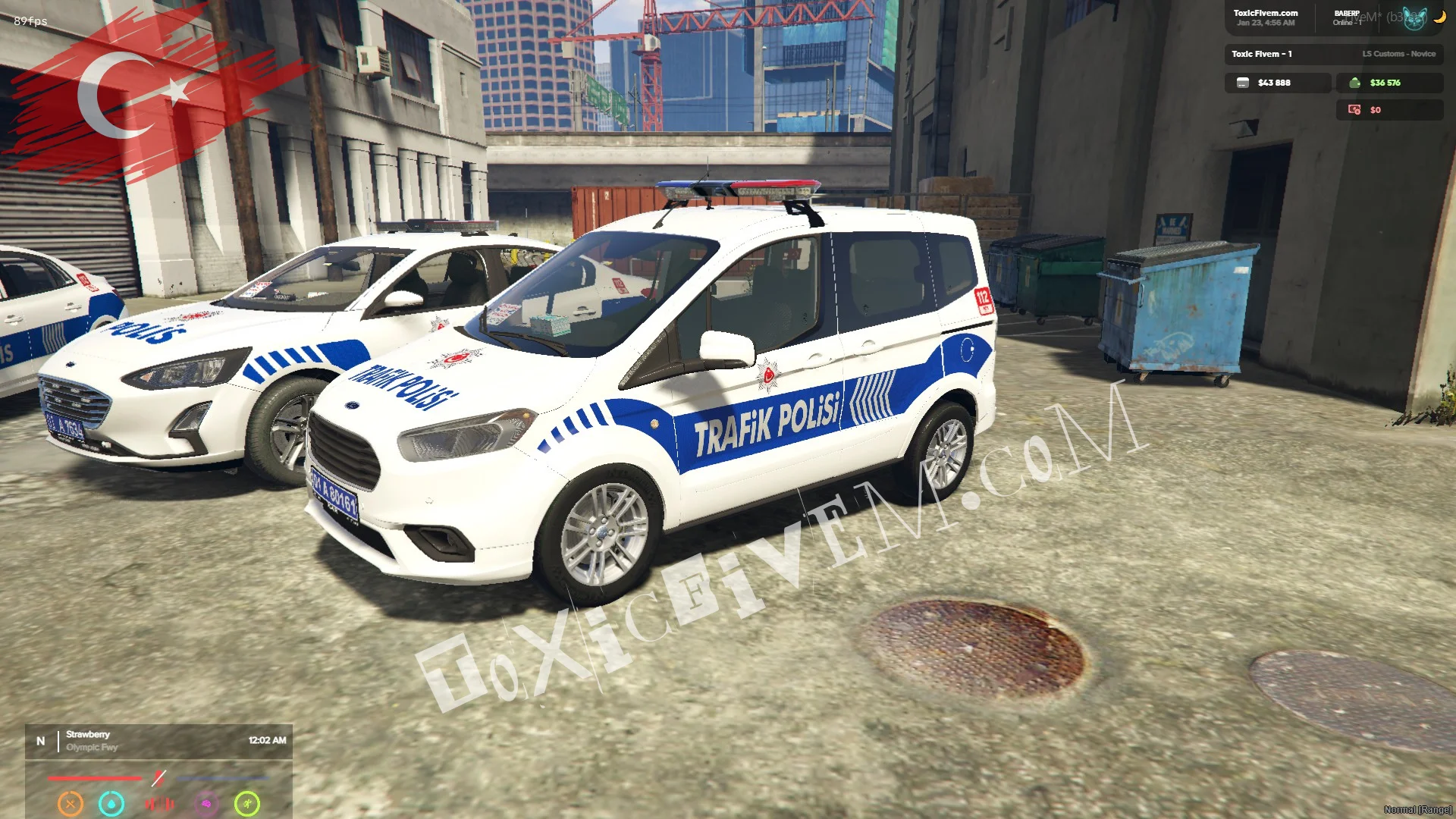The image size is (1456, 819).
Task: Click the orange hunger status icon
Action: (x=71, y=803)
